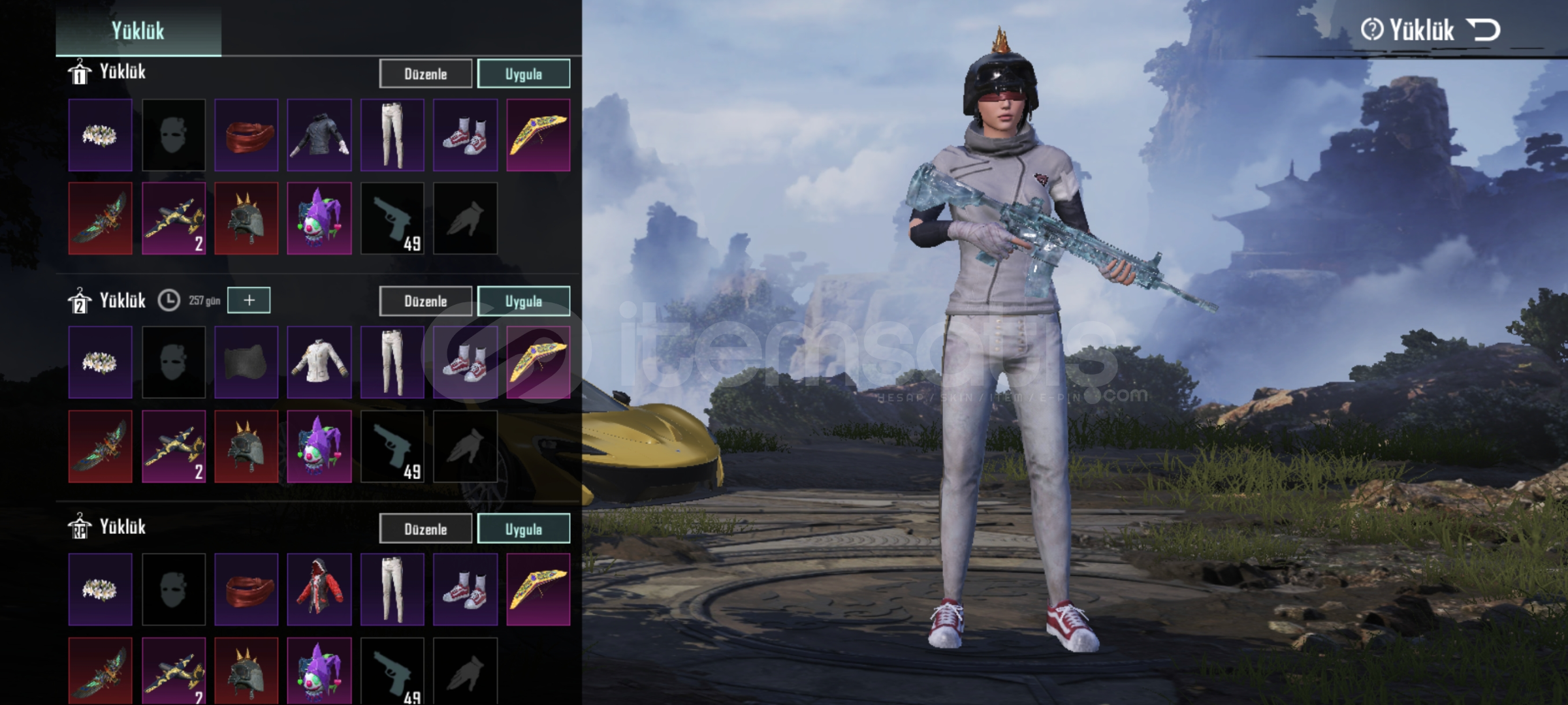Go back using the return arrow
Viewport: 1568px width, 705px height.
pos(1483,29)
